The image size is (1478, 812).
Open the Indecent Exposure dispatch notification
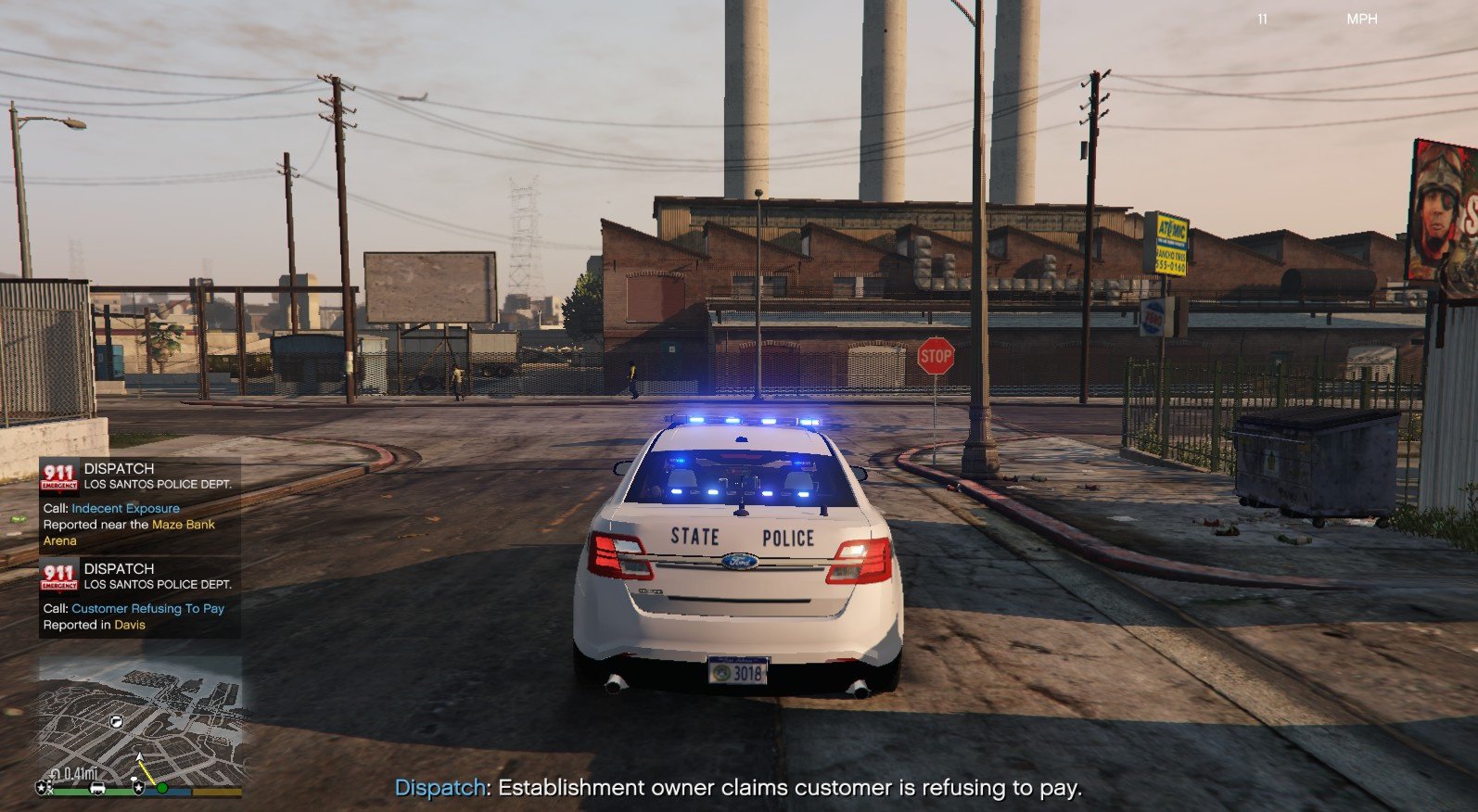pos(139,505)
